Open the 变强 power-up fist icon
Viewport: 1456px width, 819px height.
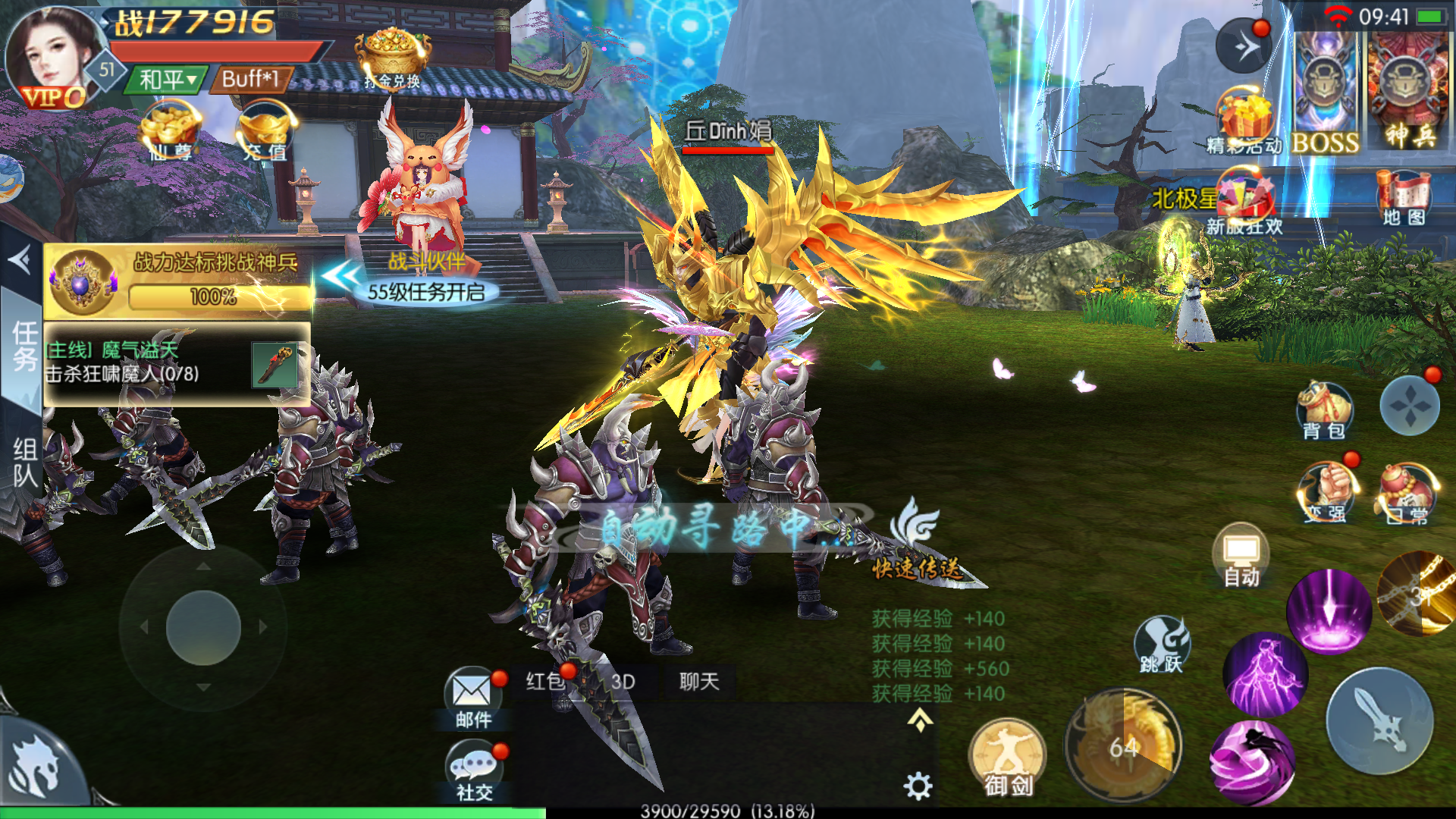1326,491
